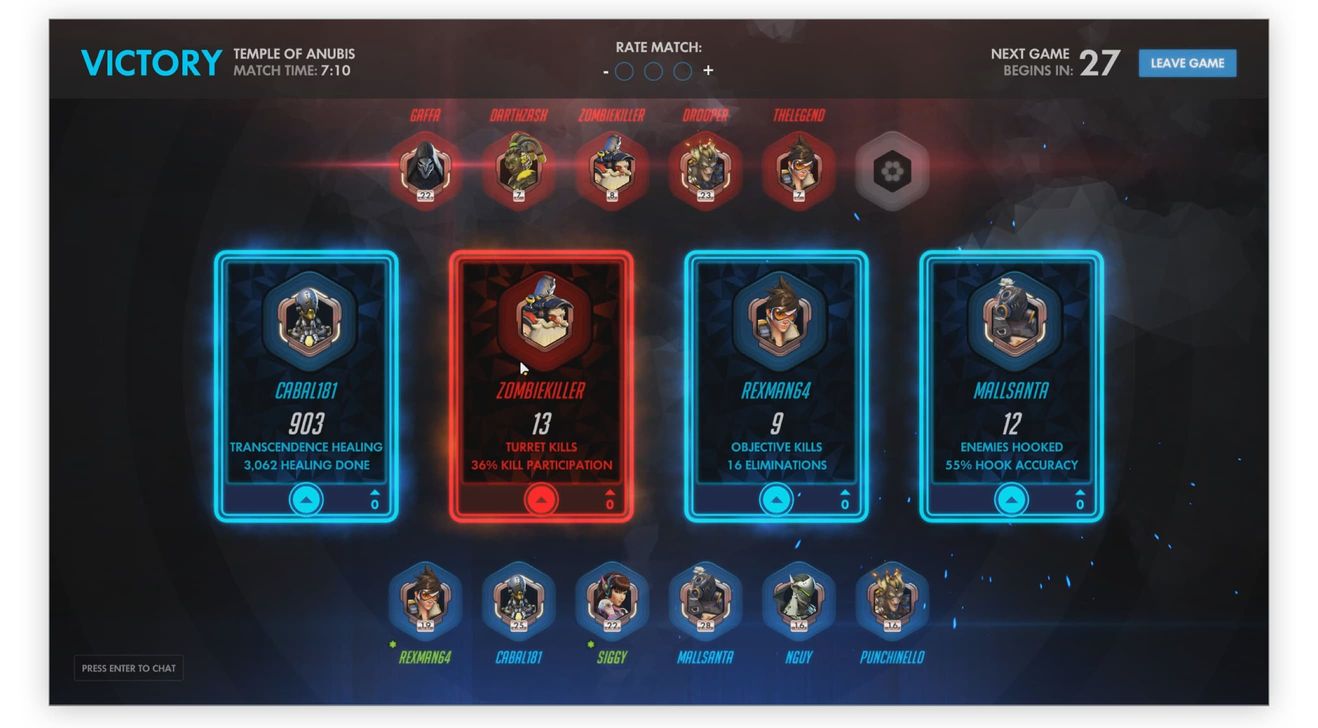This screenshot has width=1318, height=728.
Task: Click NGUY's Genji portrait at bottom
Action: click(798, 600)
